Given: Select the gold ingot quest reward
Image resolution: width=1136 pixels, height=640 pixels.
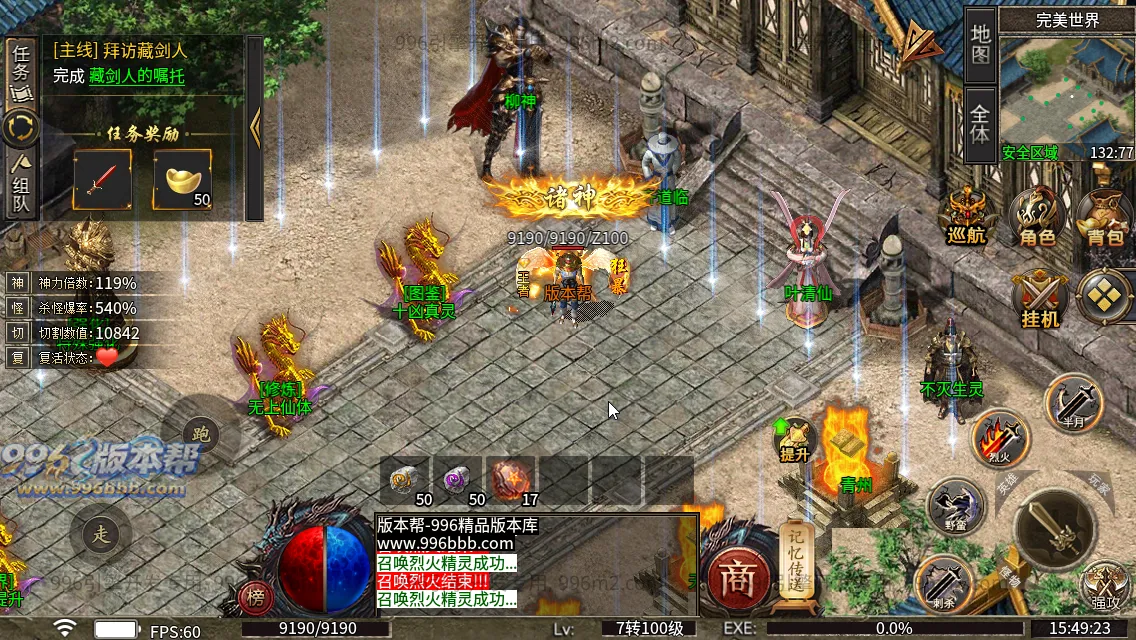Looking at the screenshot, I should 182,180.
